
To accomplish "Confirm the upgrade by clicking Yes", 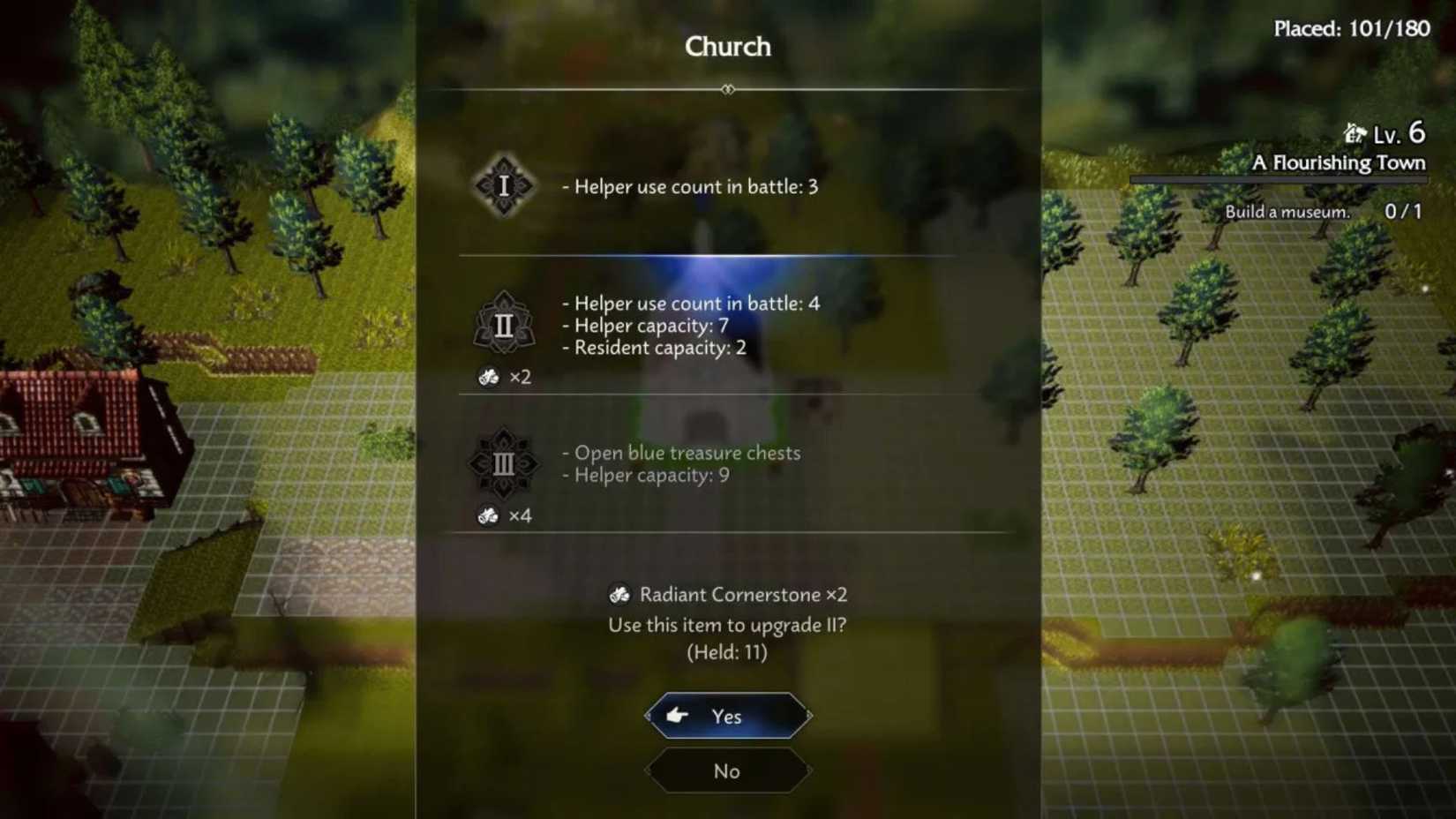I will tap(726, 717).
